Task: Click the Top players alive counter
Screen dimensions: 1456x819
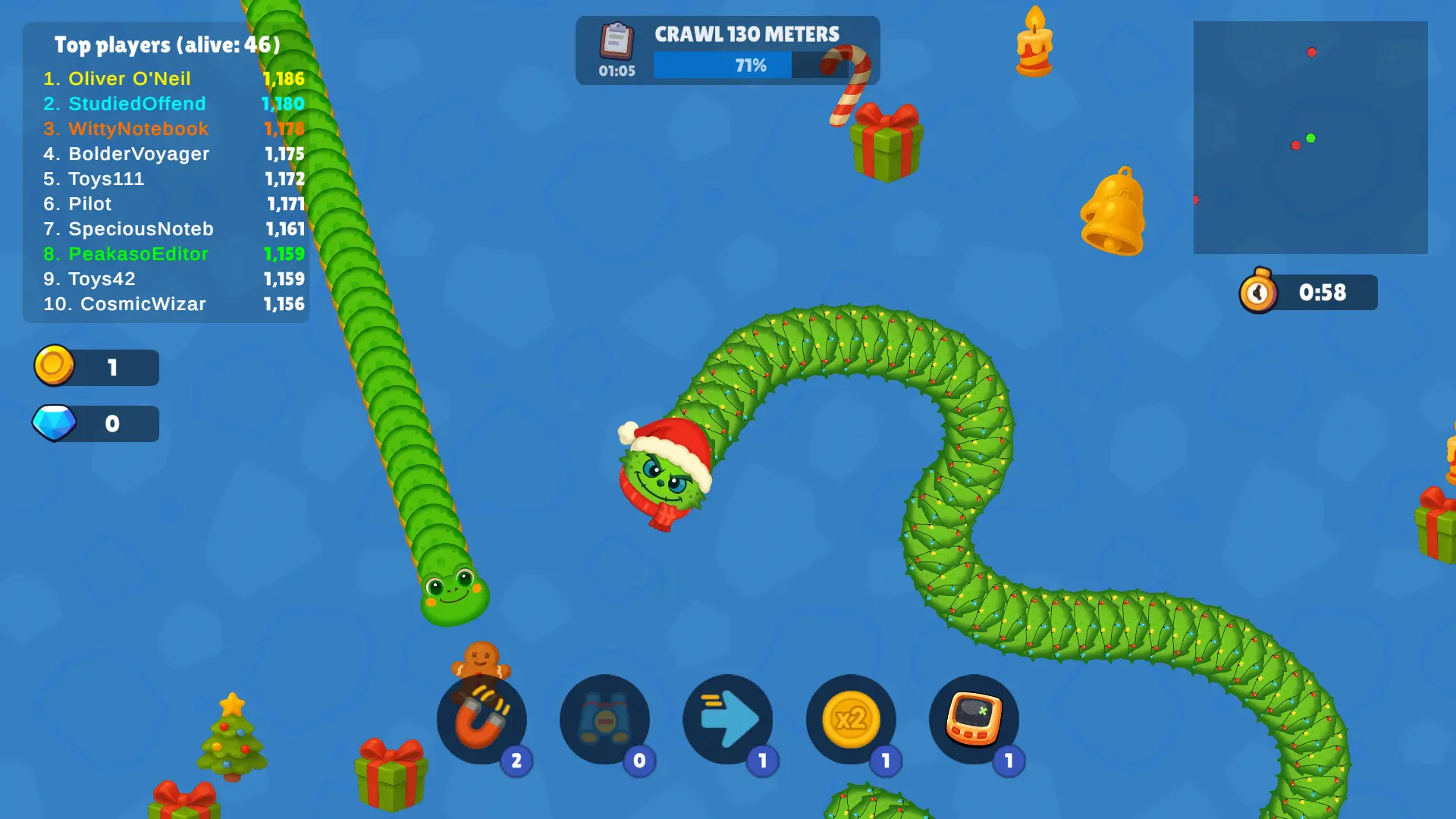Action: [166, 45]
